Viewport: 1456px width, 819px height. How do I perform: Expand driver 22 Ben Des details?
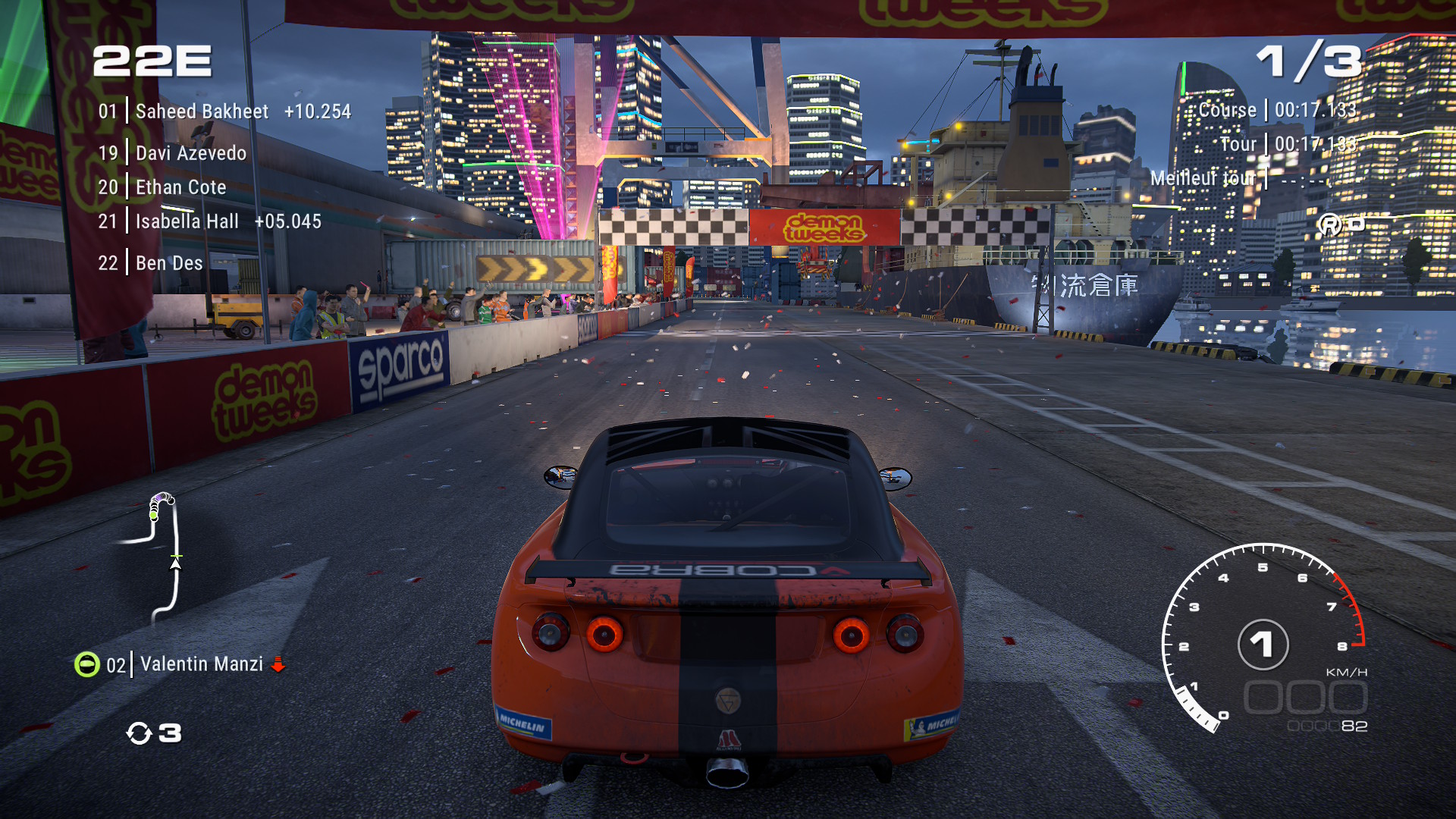pyautogui.click(x=168, y=263)
